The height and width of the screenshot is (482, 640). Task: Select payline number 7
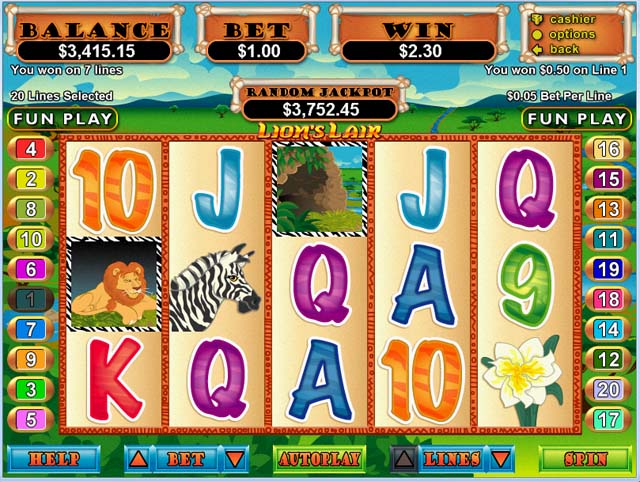pos(30,329)
